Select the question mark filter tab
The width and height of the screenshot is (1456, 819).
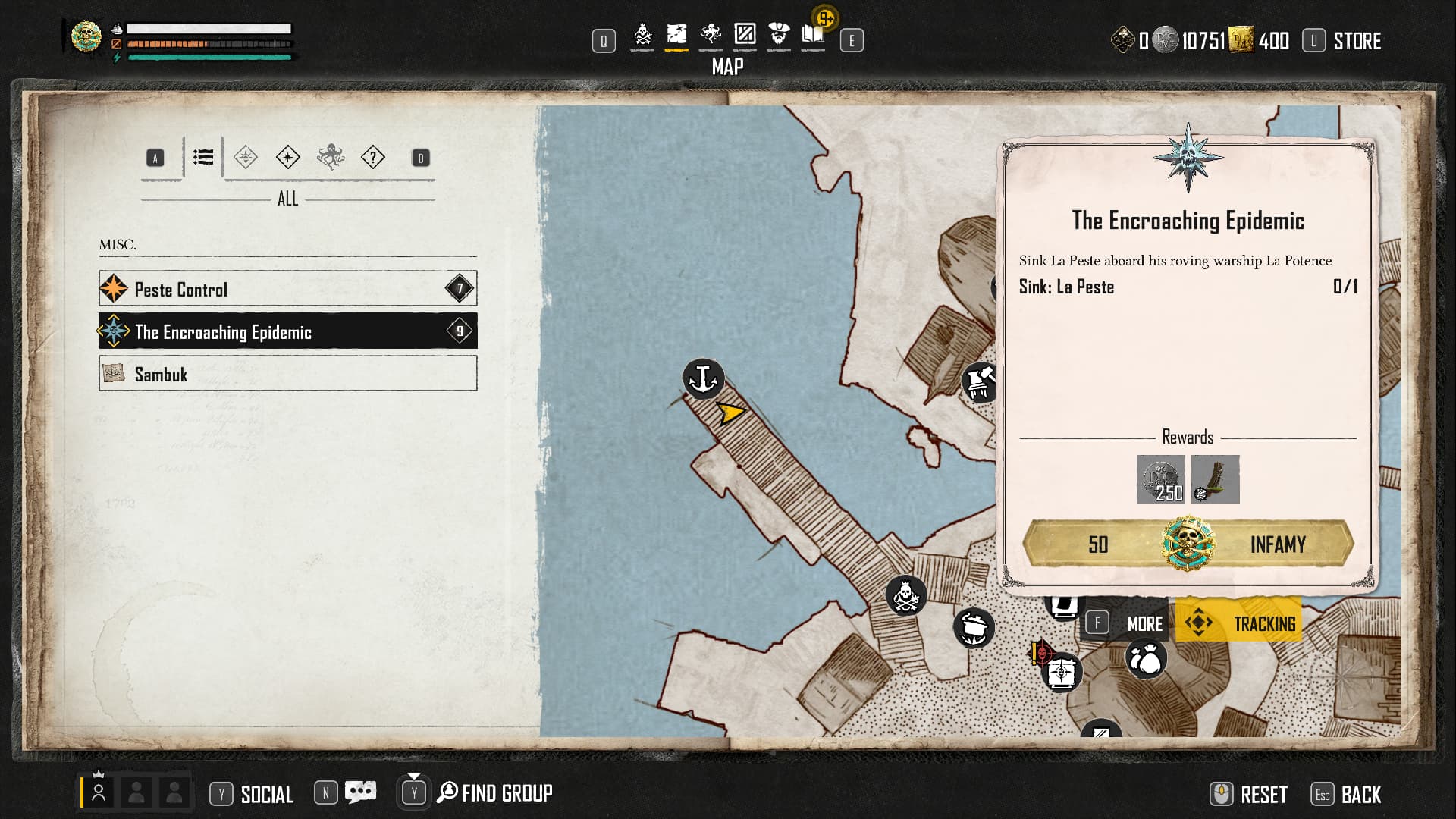click(373, 158)
